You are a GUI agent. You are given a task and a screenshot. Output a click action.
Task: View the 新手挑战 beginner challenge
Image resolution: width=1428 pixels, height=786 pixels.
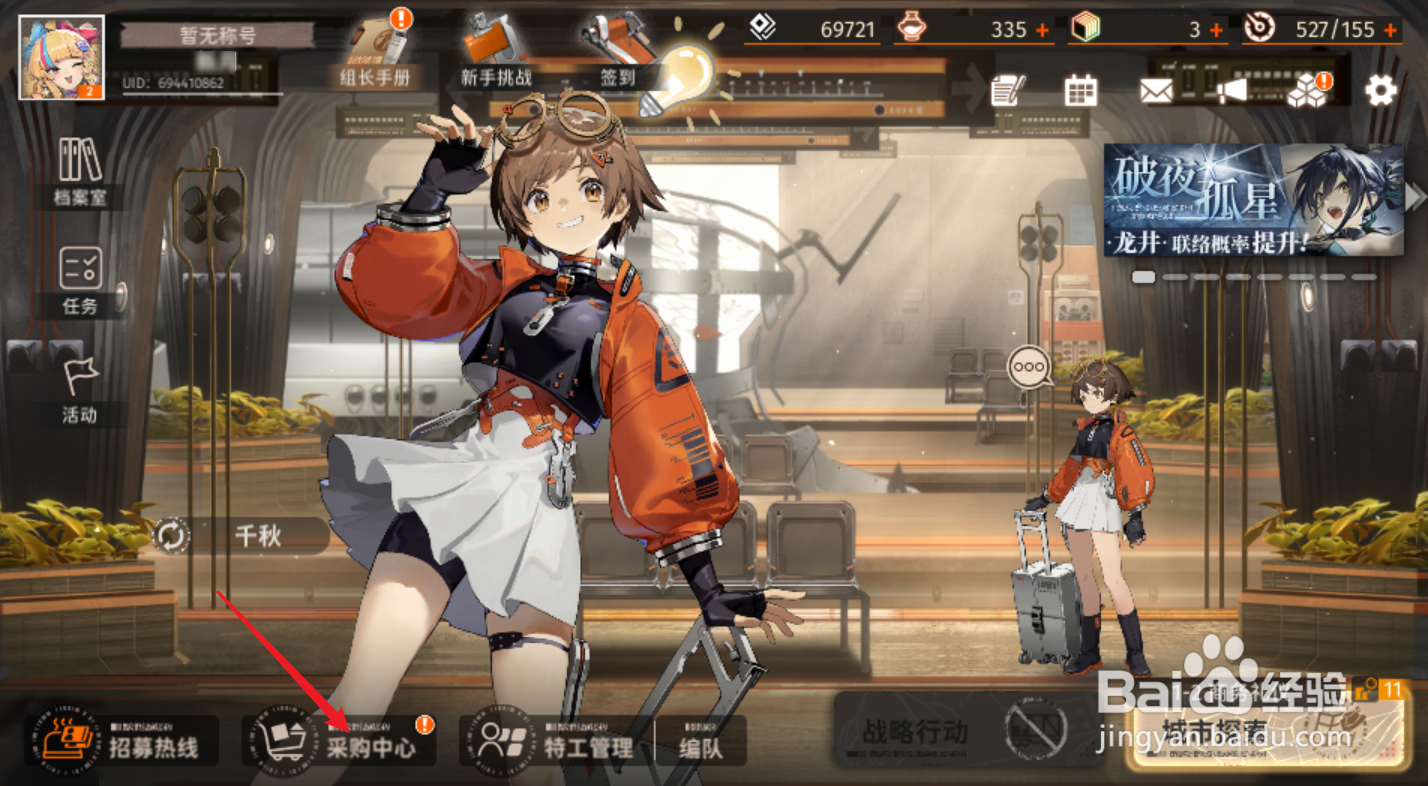(496, 52)
